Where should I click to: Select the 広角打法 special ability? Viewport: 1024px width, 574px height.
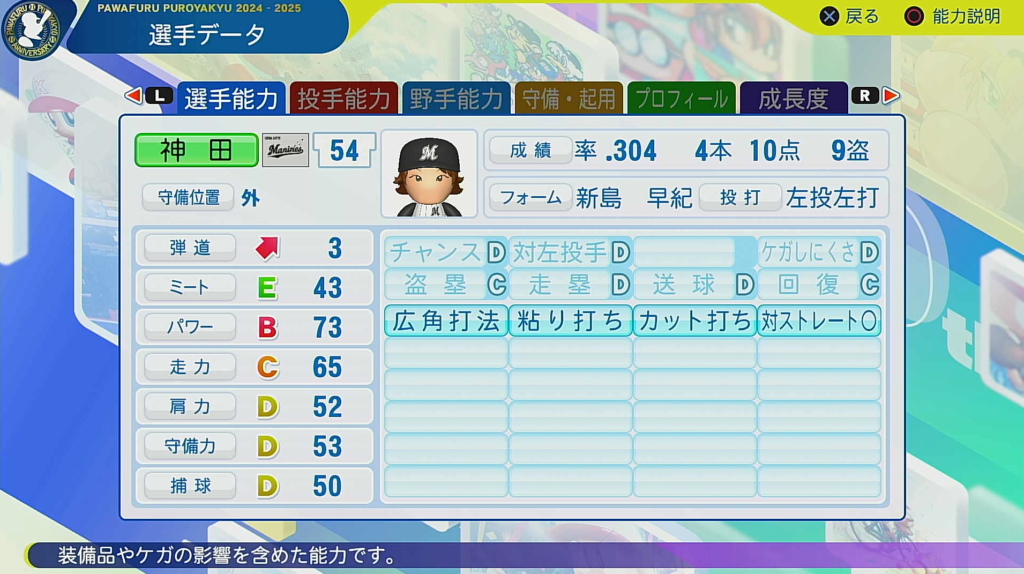click(446, 320)
